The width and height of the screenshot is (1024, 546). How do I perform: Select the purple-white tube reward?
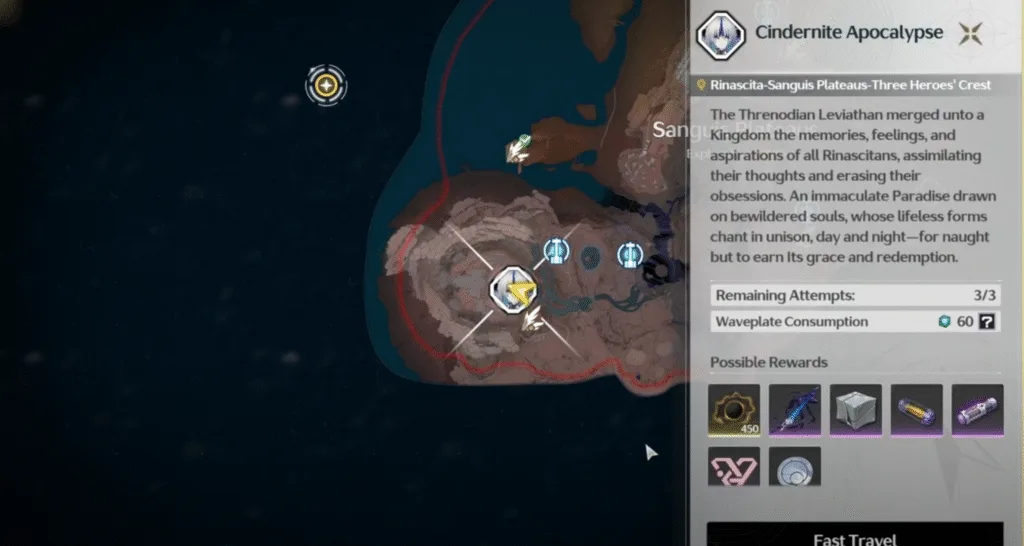[977, 410]
